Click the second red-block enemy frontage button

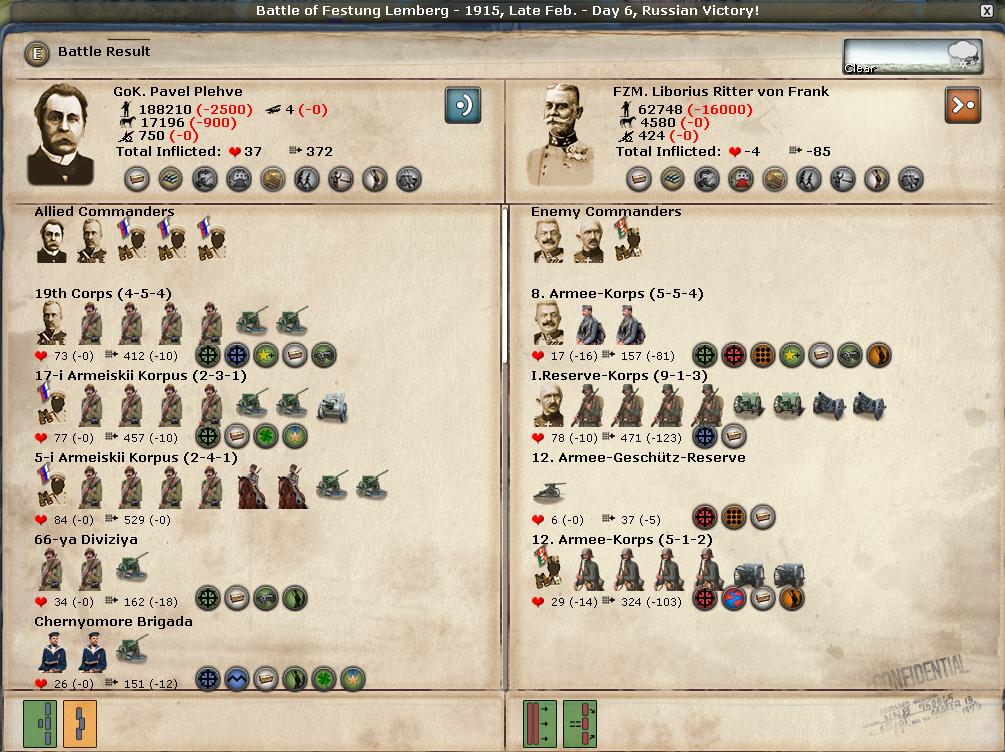[x=580, y=722]
